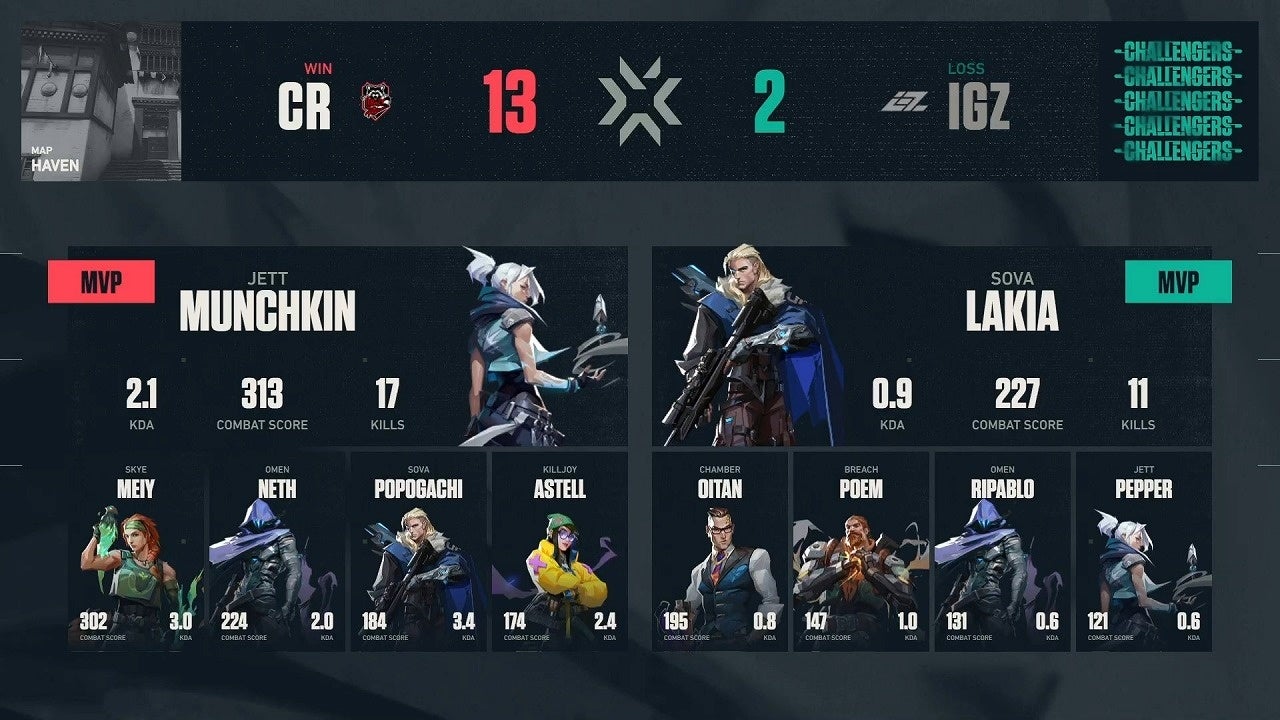This screenshot has width=1280, height=720.
Task: Choose RIPABLO's Omen player card
Action: pyautogui.click(x=1002, y=552)
